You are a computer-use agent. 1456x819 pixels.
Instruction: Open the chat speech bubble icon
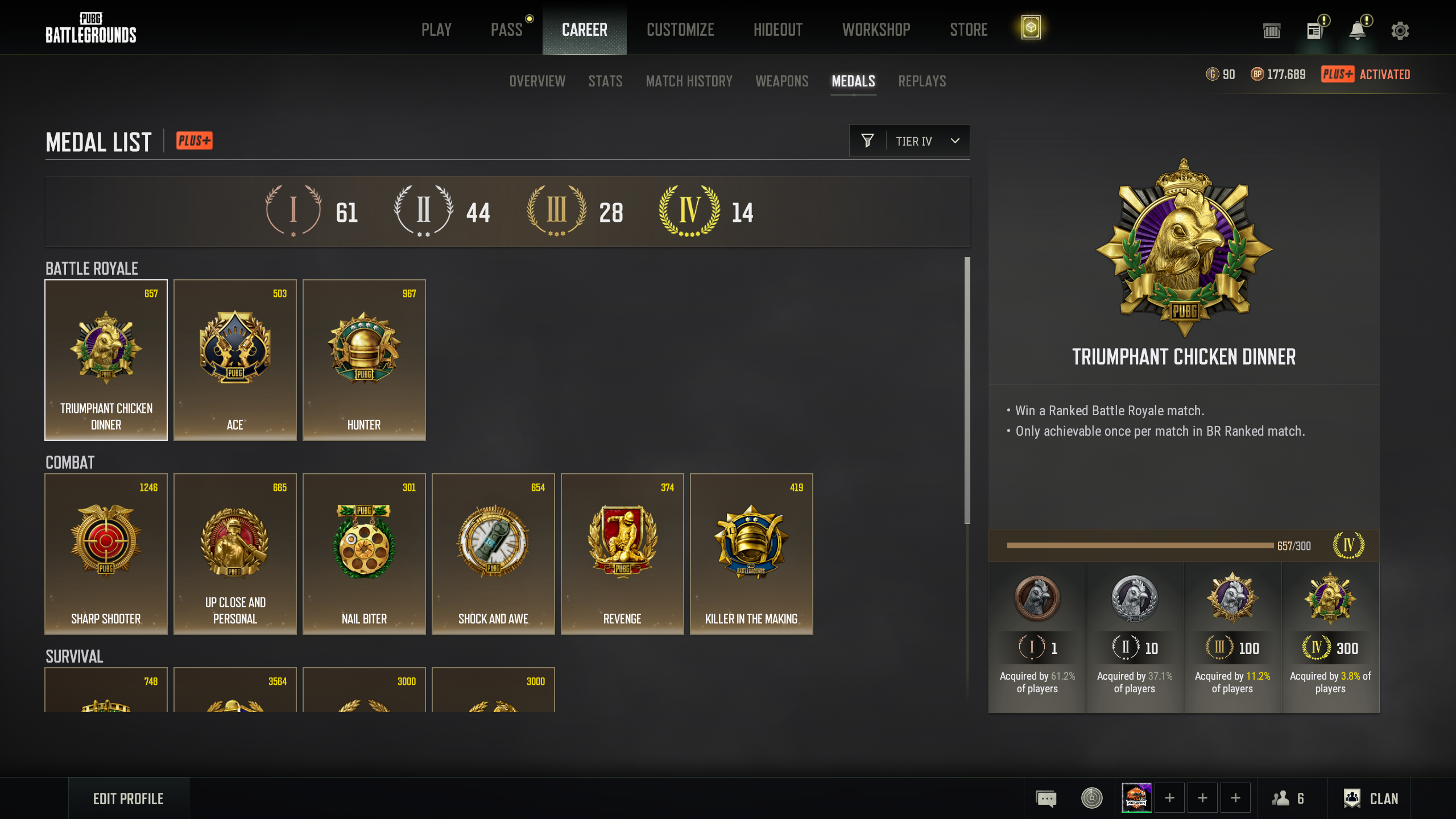click(x=1046, y=799)
